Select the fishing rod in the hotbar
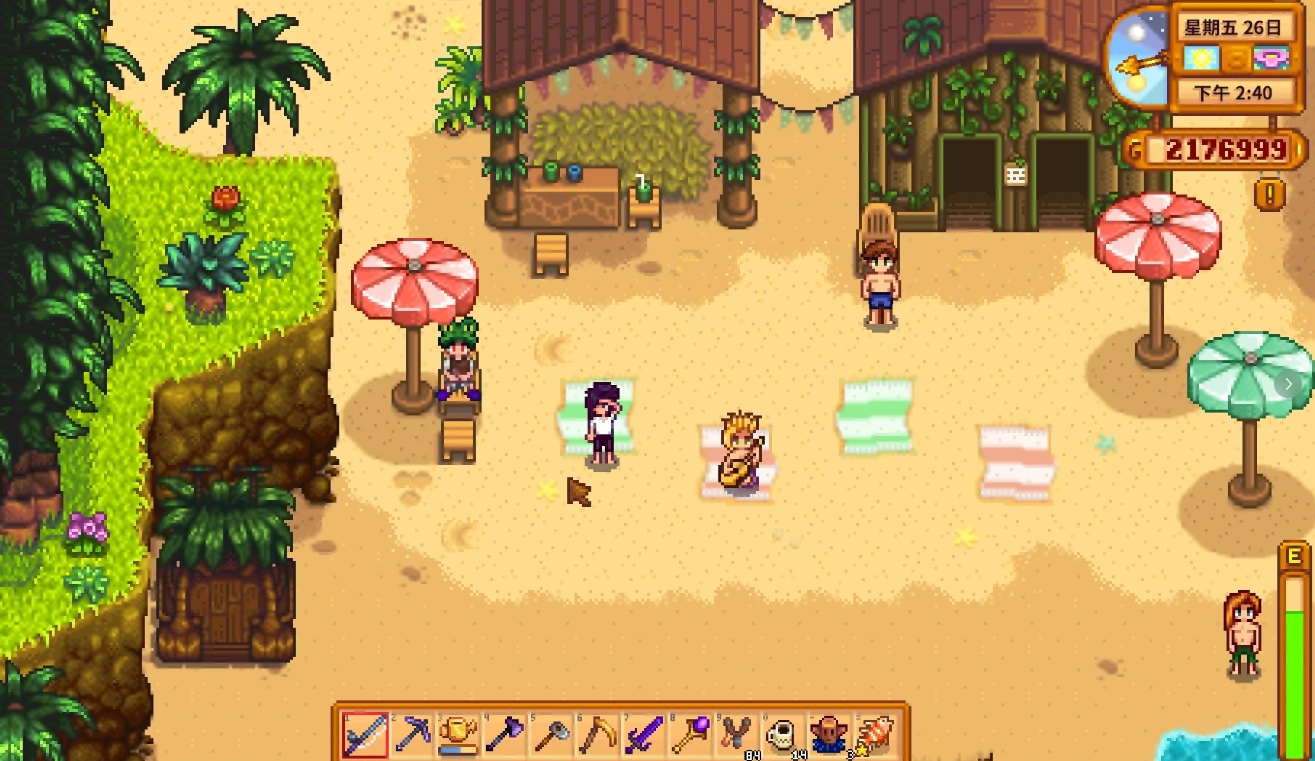Screen dimensions: 1315x761 (x=365, y=735)
